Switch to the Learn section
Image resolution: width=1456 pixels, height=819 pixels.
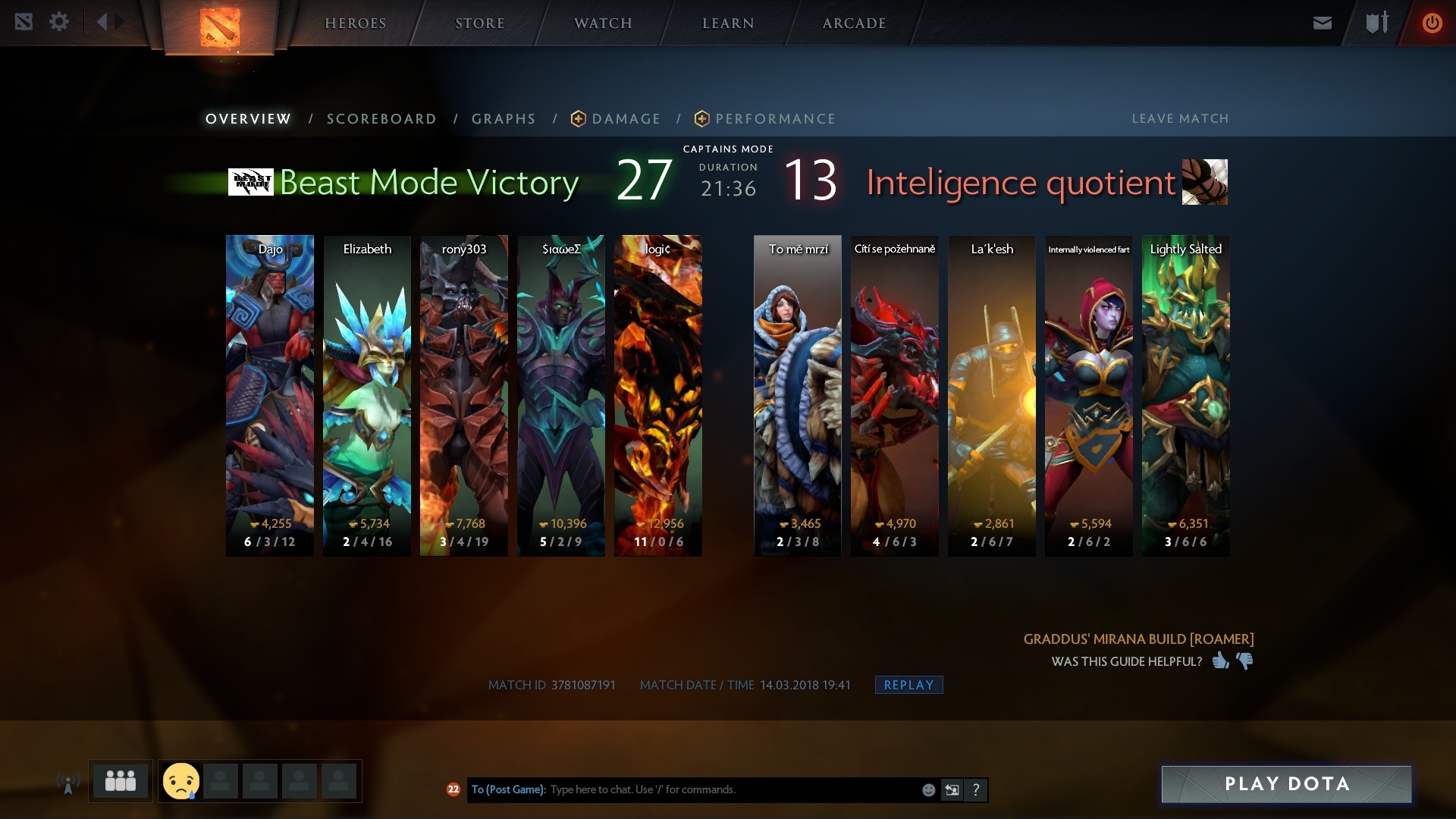(728, 24)
